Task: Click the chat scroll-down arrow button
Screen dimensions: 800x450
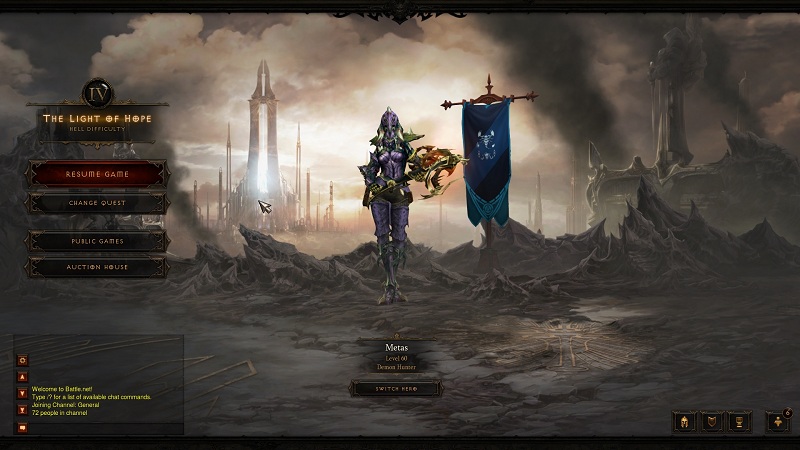Action: [x=22, y=393]
